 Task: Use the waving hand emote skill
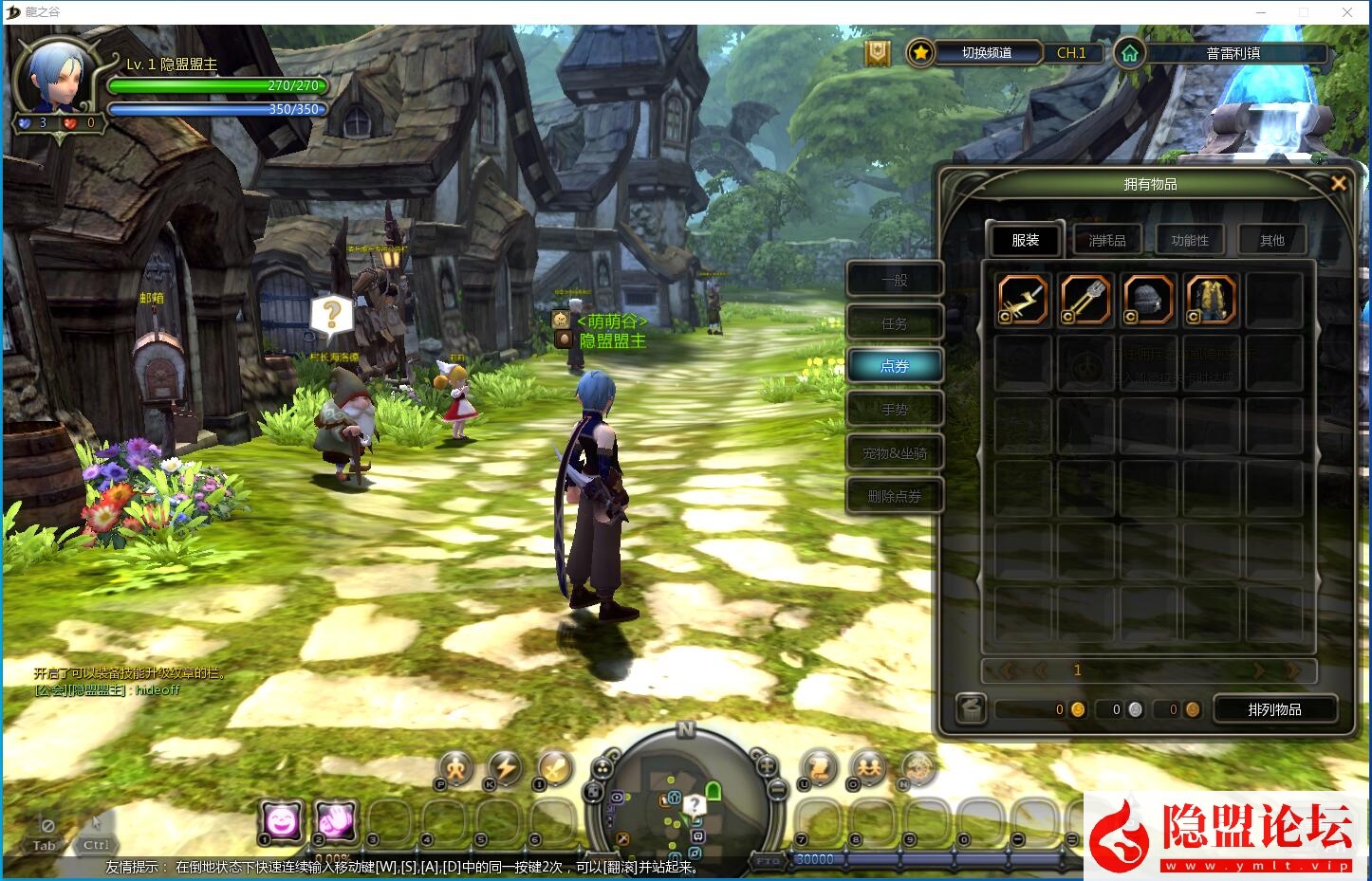tap(335, 820)
